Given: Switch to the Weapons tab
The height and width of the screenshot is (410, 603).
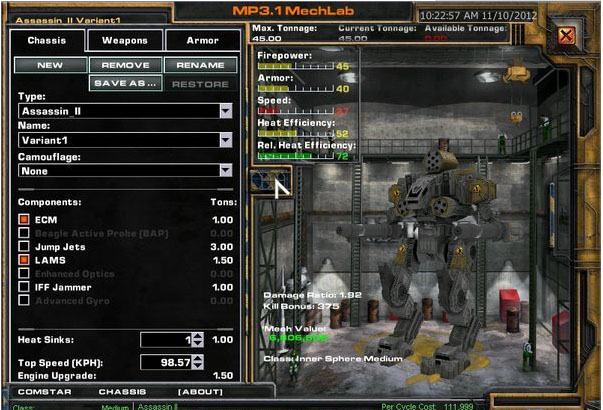Looking at the screenshot, I should 125,41.
